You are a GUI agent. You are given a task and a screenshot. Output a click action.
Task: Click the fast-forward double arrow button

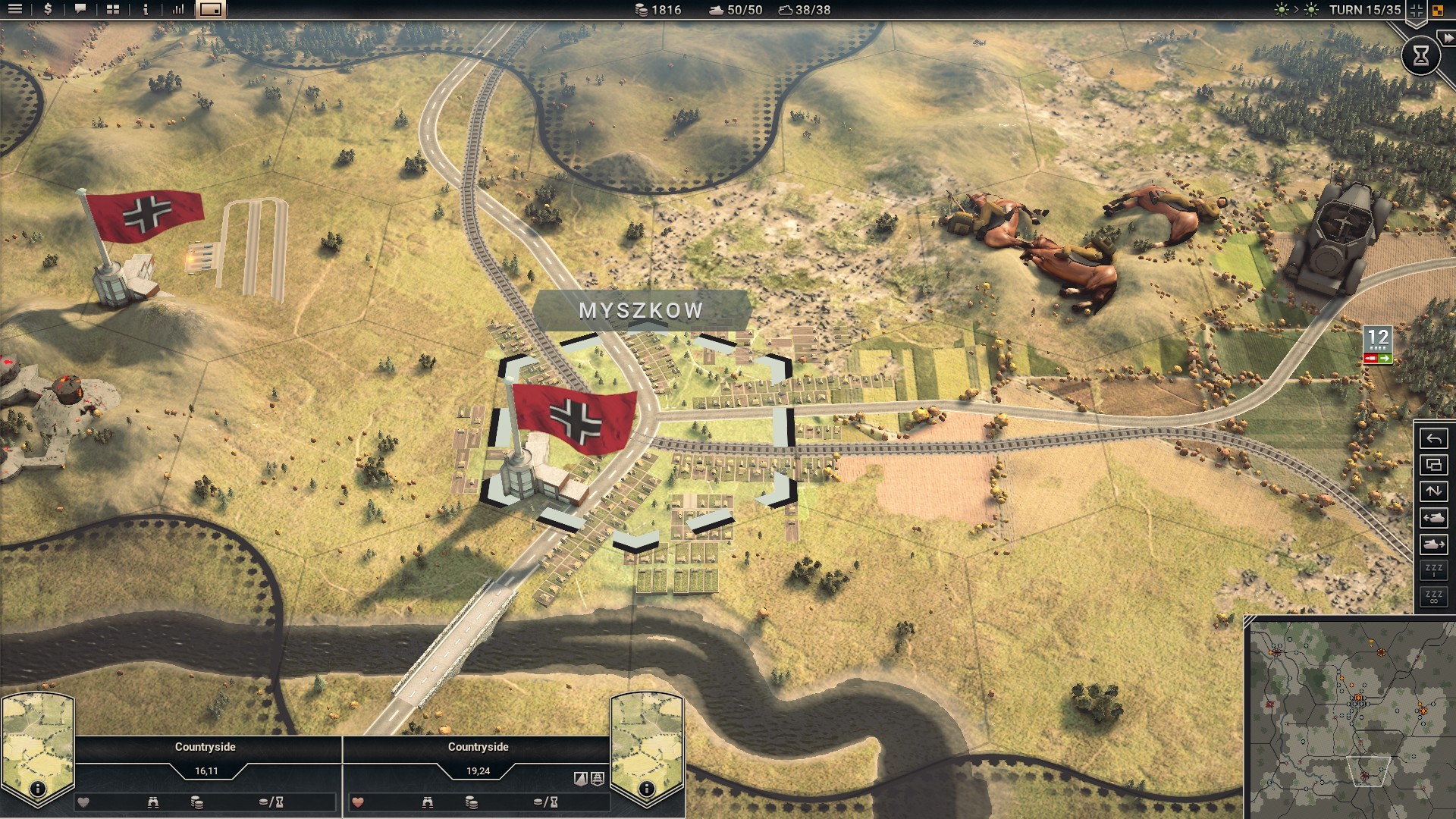[1448, 39]
